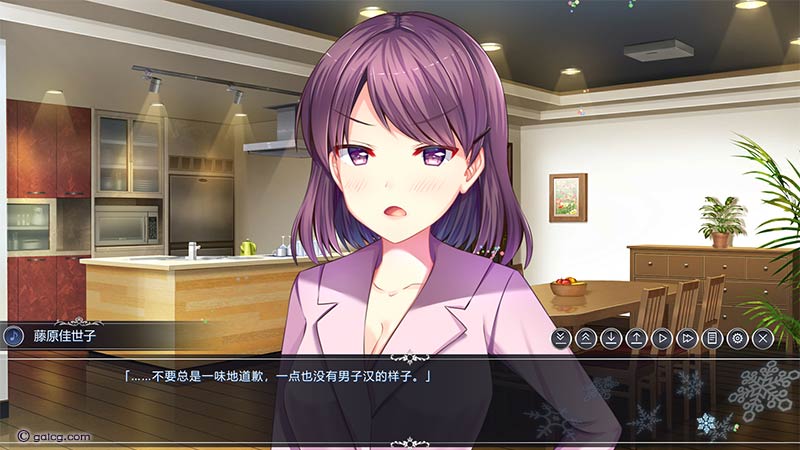Screen dimensions: 800x450
Task: Open settings with the gear icon
Action: tap(737, 338)
